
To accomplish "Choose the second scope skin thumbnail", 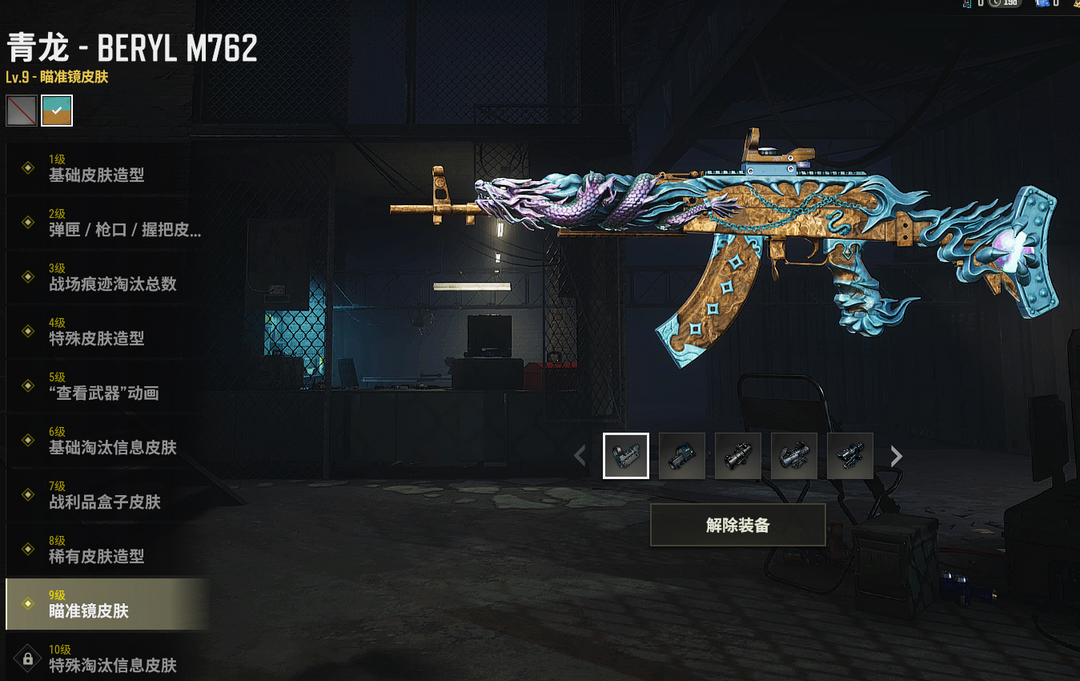I will [682, 456].
